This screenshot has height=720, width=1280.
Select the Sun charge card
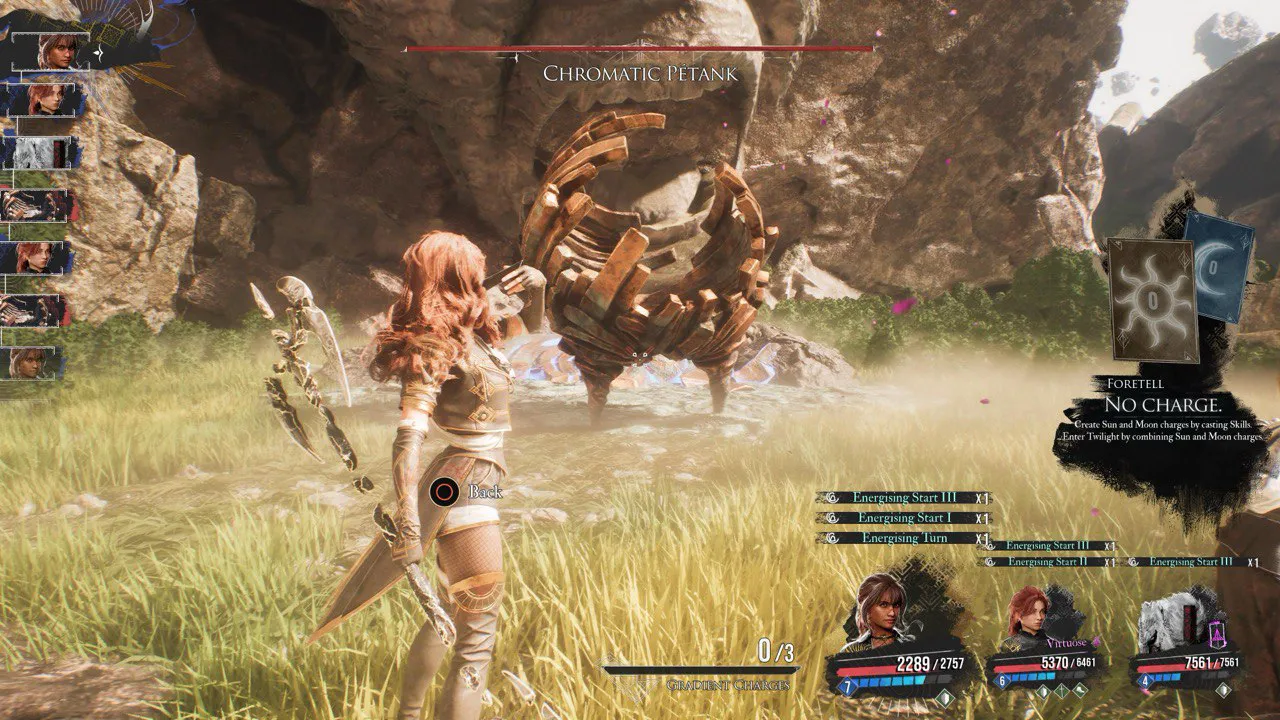point(1154,299)
